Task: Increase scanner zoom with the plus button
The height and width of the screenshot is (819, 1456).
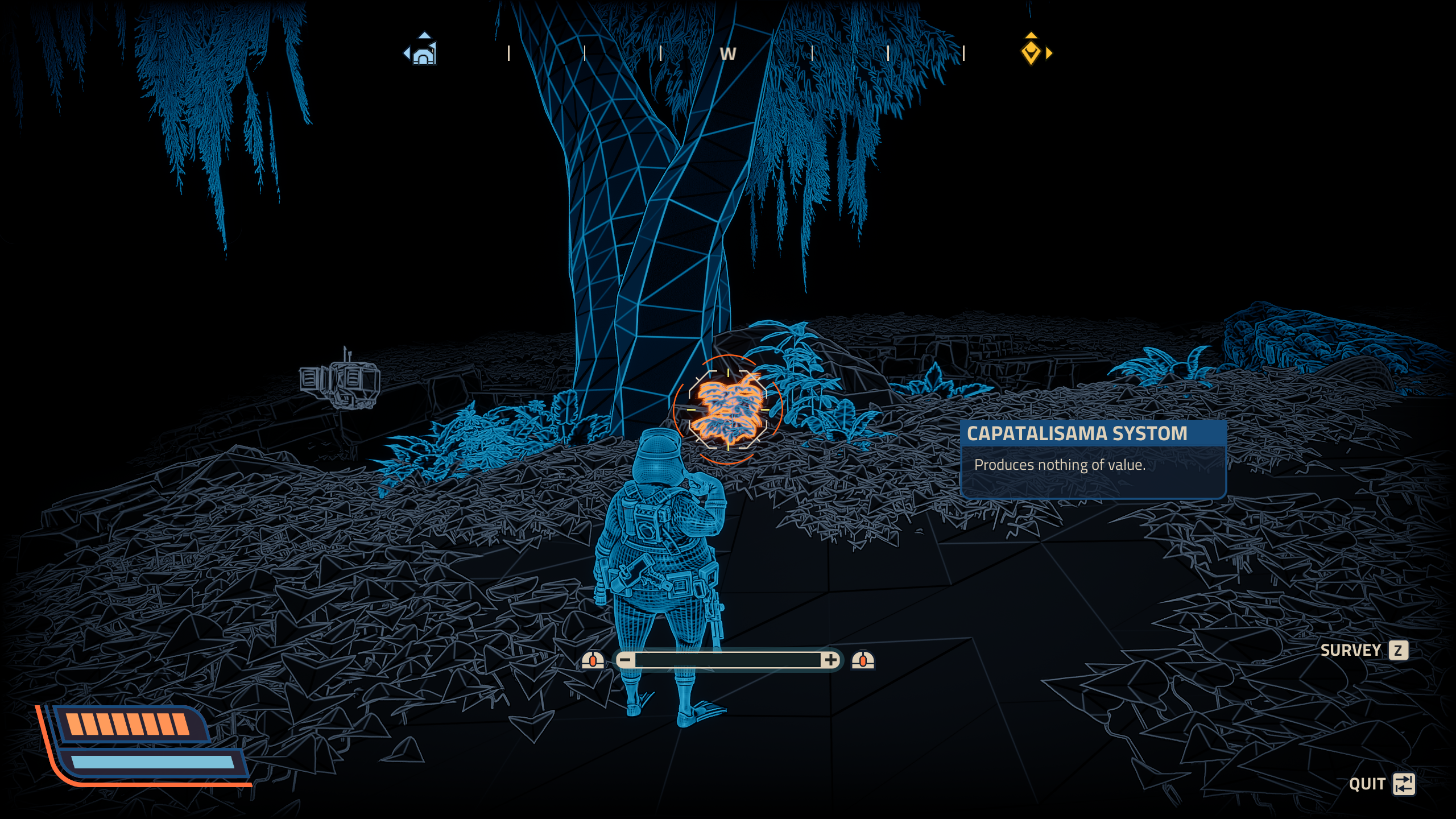Action: pyautogui.click(x=831, y=660)
